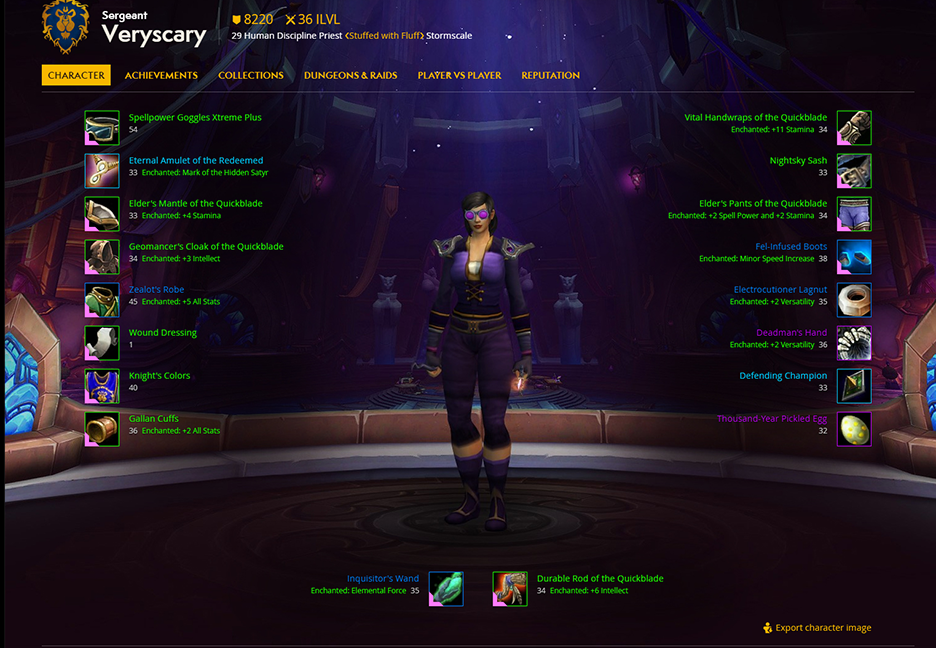936x648 pixels.
Task: Click the Eternal Amulet of the Redeemed icon
Action: pyautogui.click(x=102, y=171)
